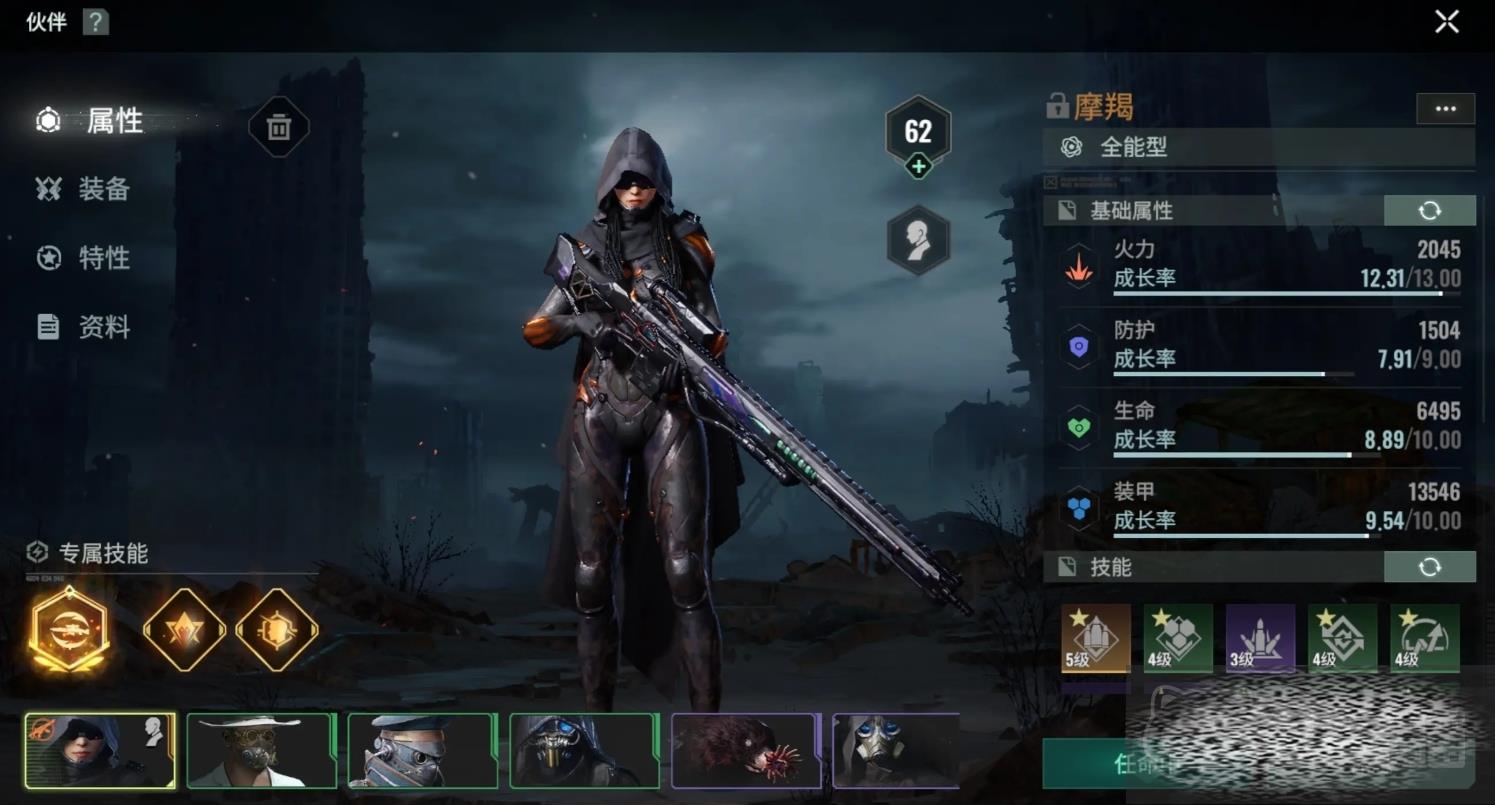The height and width of the screenshot is (805, 1495).
Task: Refresh the 基础属性 section
Action: point(1429,210)
